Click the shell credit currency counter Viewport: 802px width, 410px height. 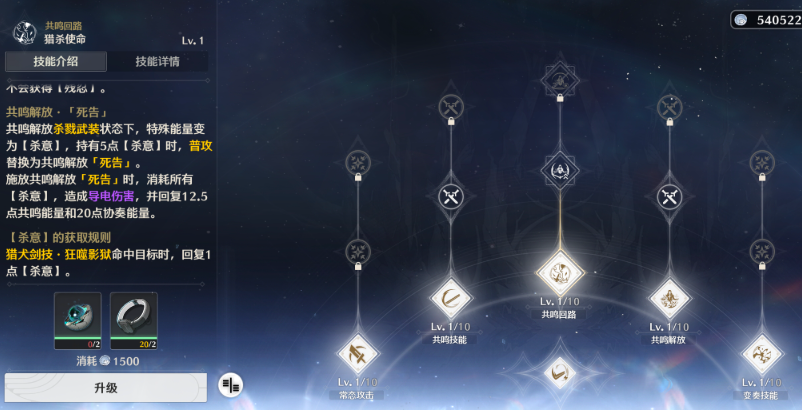(x=766, y=19)
